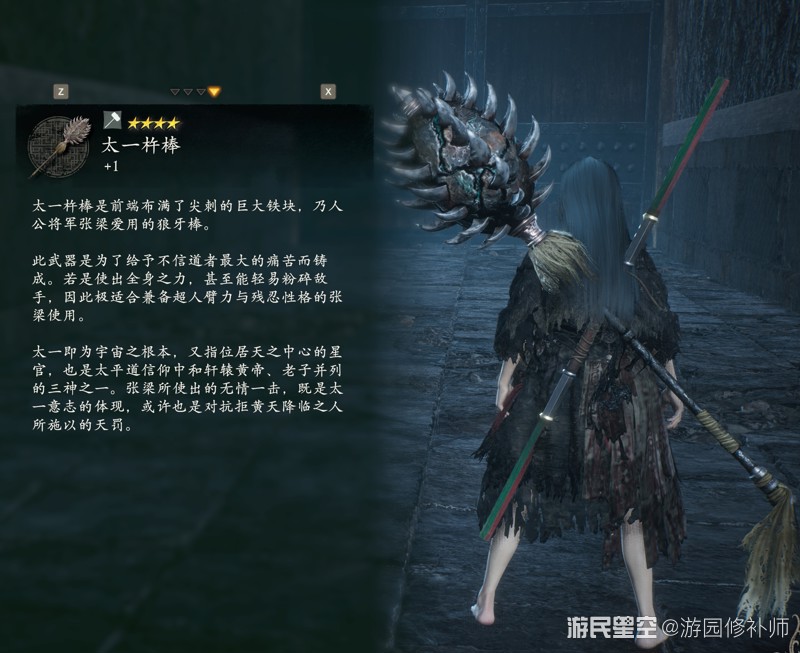
Task: Select the 太一杵棒 weapon icon
Action: tap(57, 144)
